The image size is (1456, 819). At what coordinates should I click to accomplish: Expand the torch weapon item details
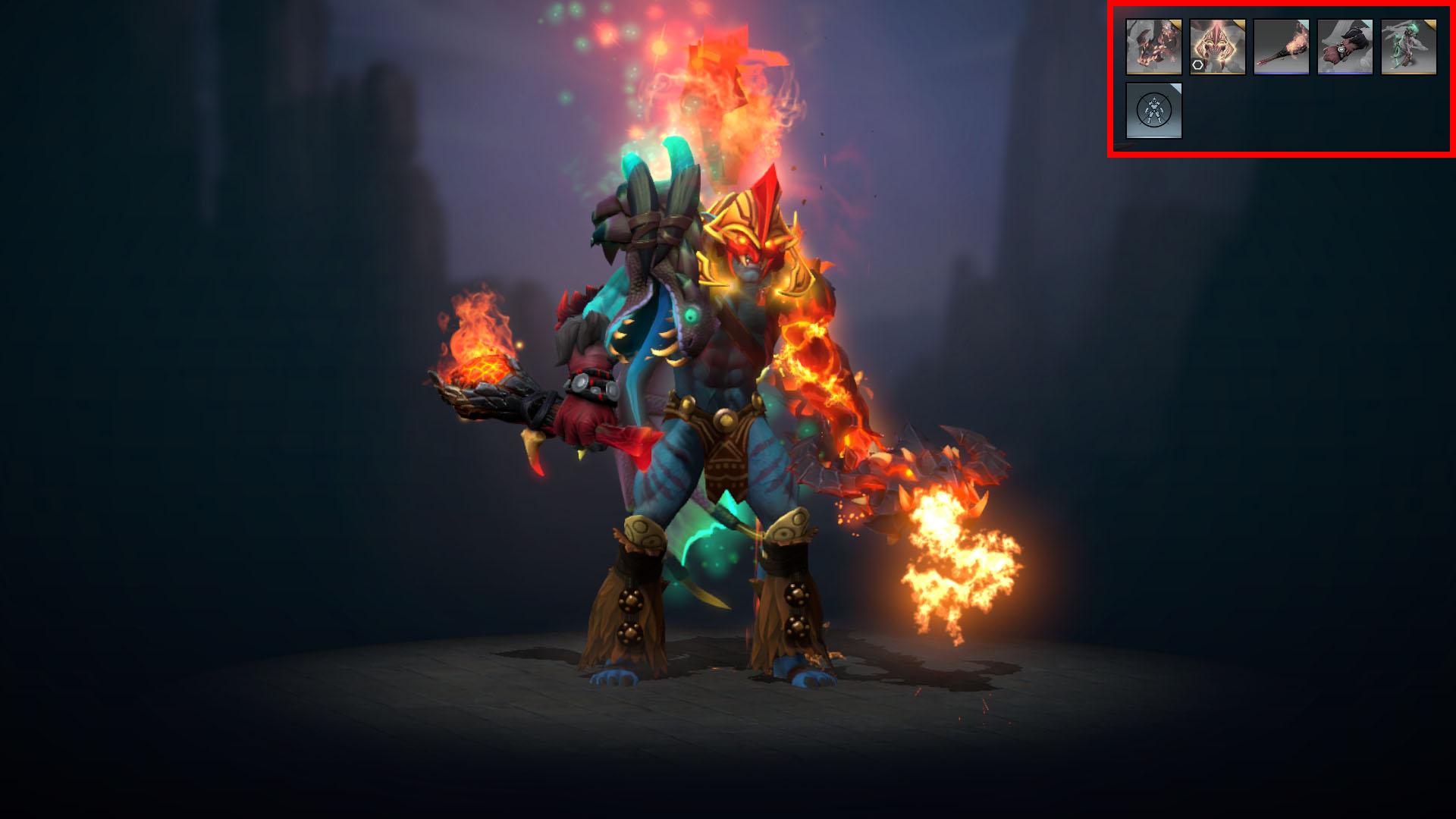(x=1282, y=45)
